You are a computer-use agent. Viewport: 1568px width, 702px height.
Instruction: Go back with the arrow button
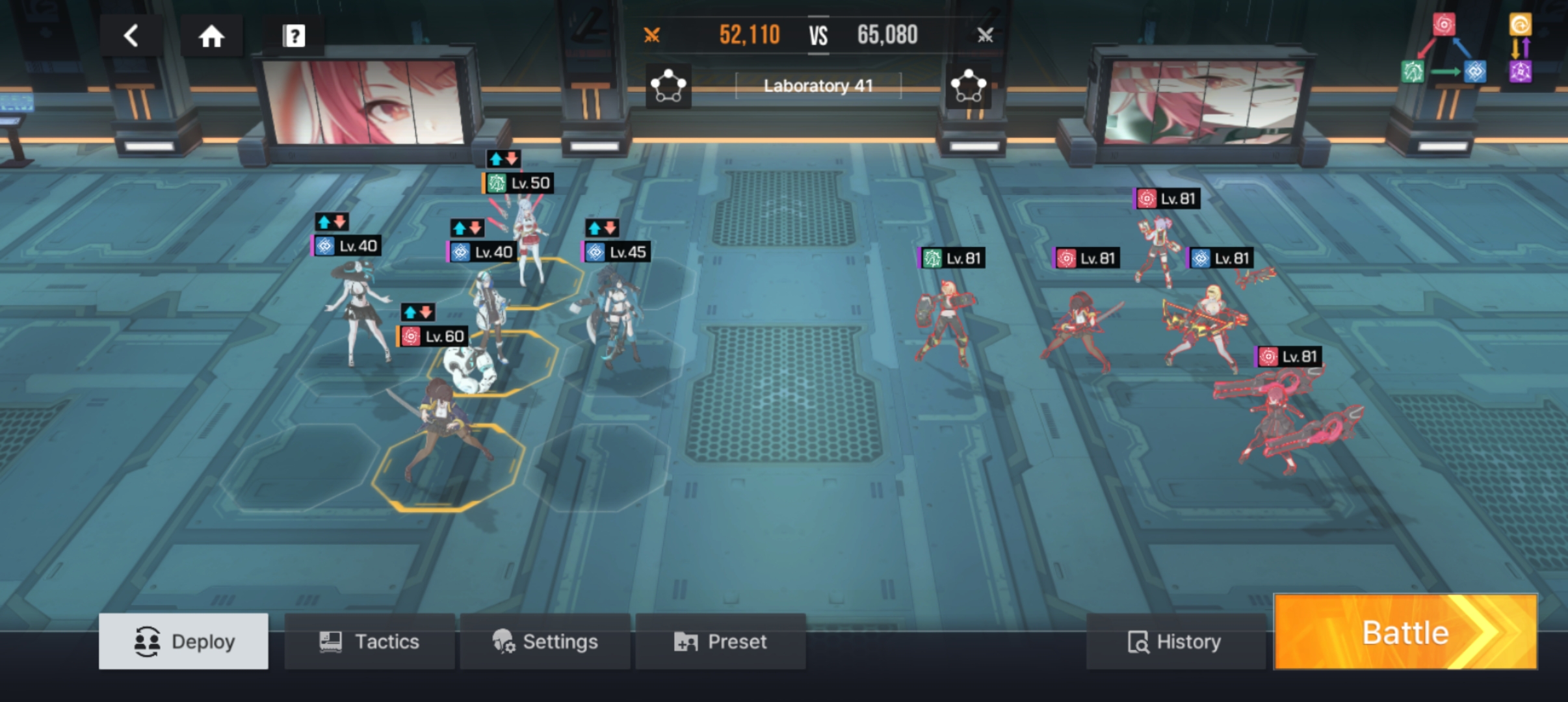pyautogui.click(x=131, y=36)
